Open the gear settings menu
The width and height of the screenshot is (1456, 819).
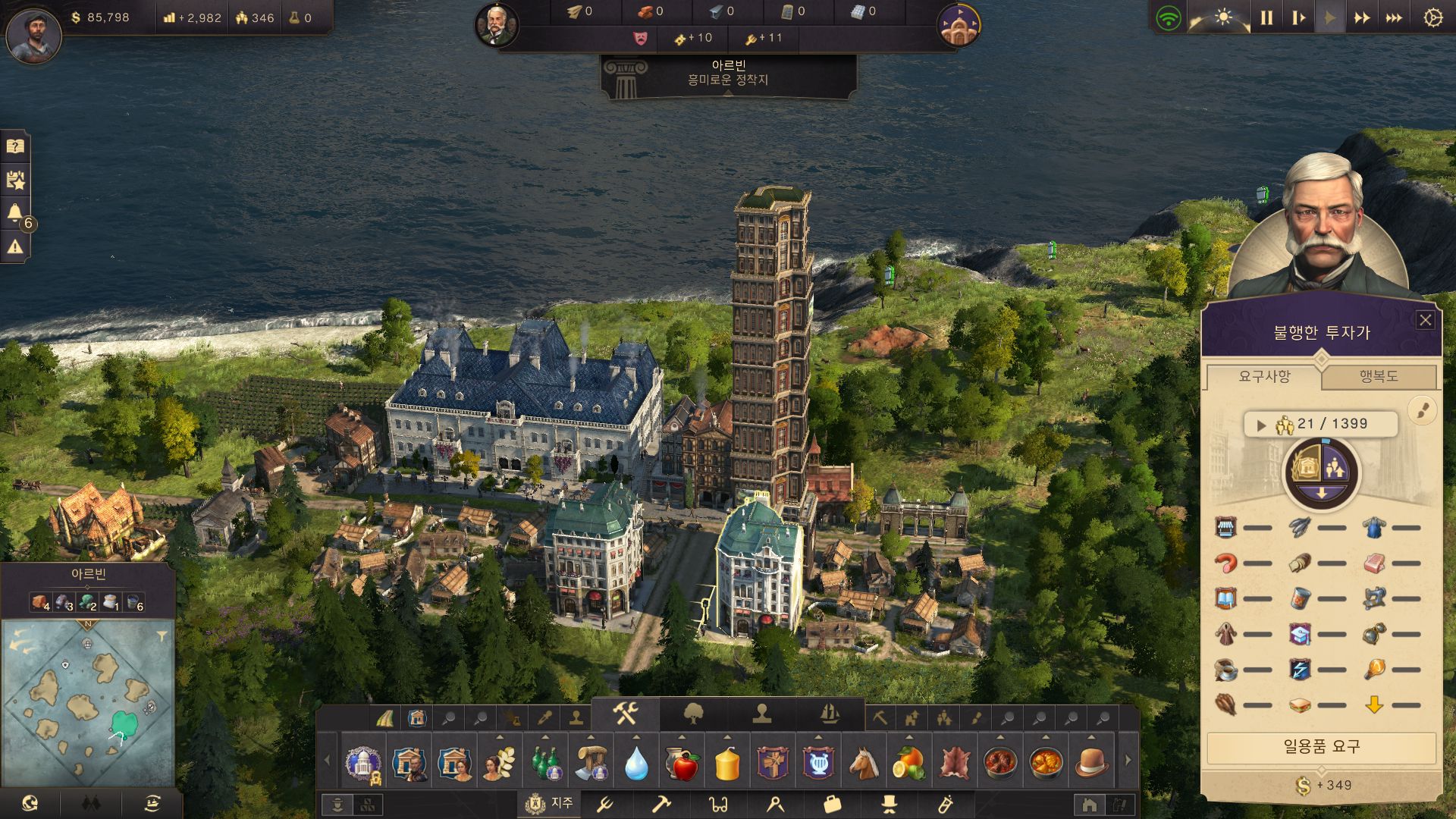[1432, 17]
